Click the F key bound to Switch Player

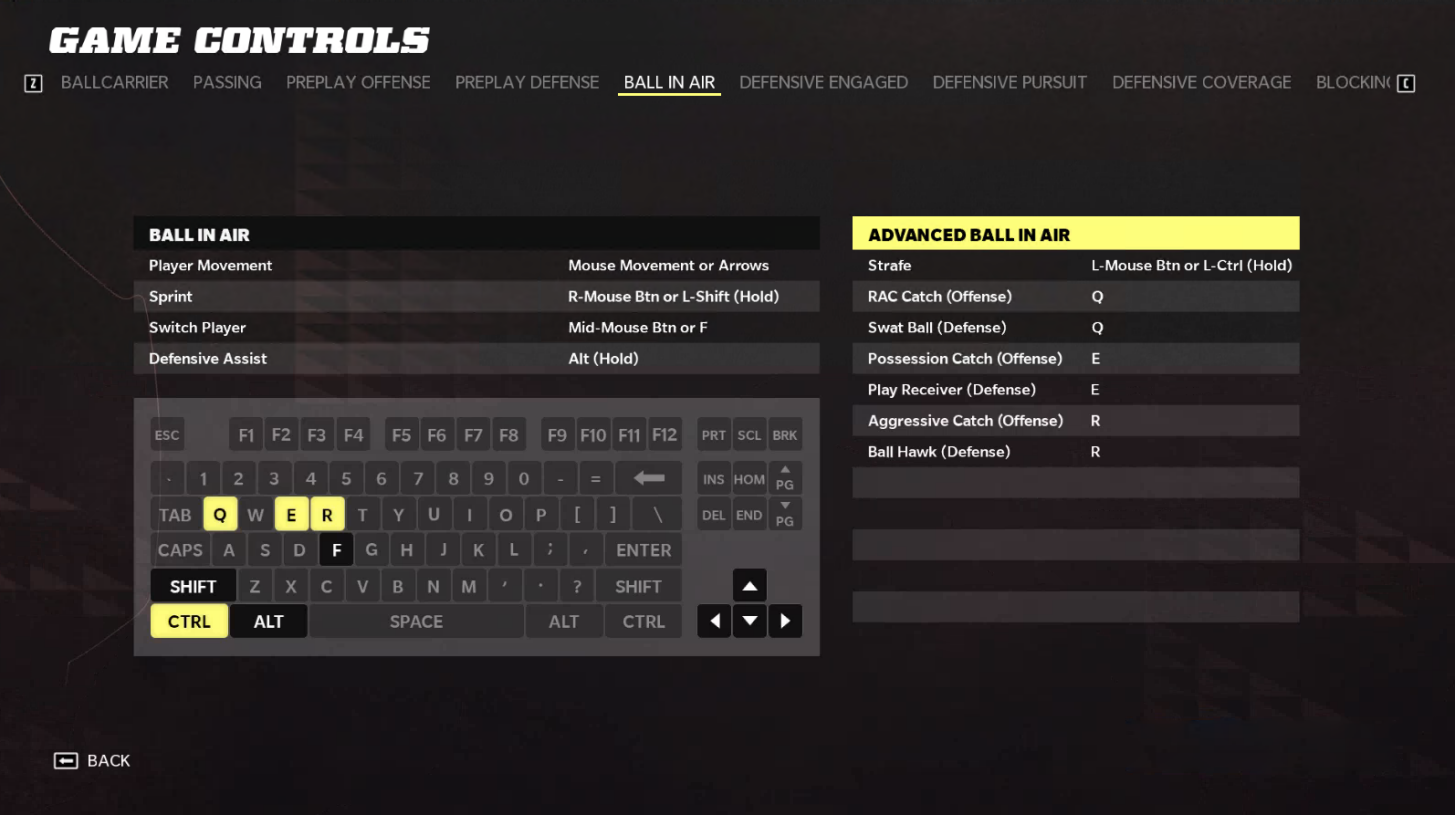[336, 549]
